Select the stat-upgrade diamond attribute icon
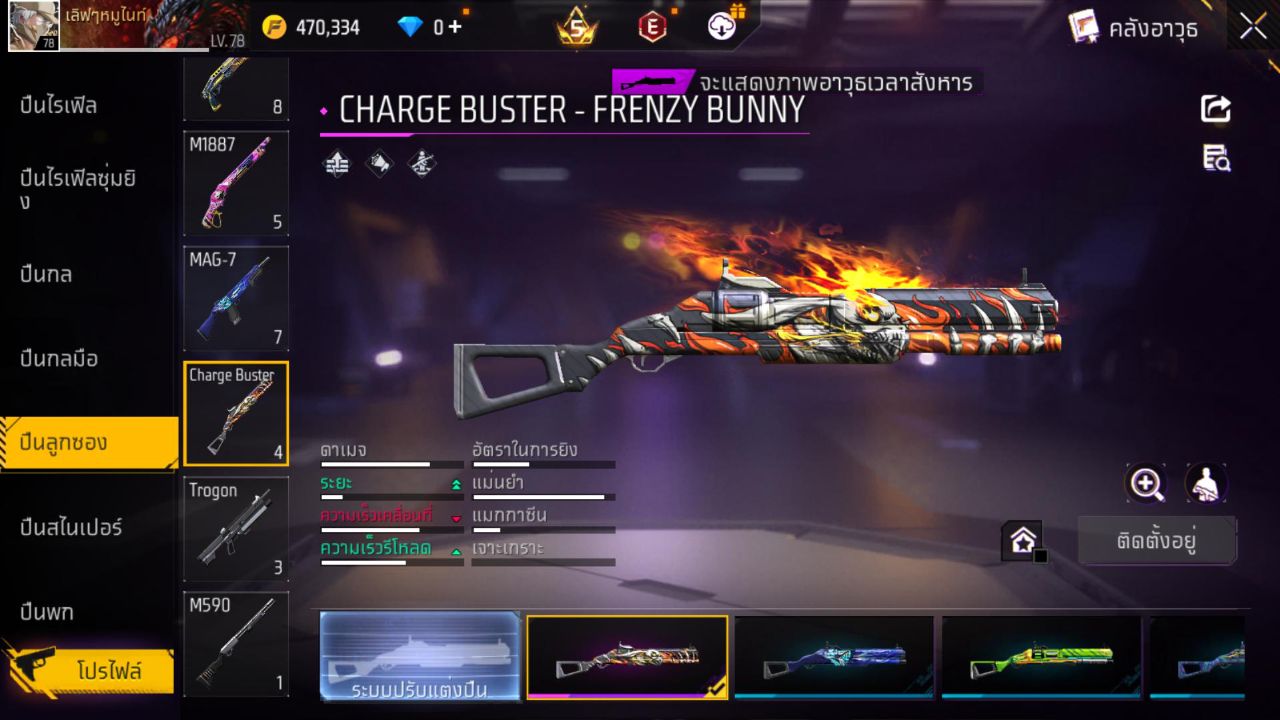The width and height of the screenshot is (1280, 720). click(335, 163)
